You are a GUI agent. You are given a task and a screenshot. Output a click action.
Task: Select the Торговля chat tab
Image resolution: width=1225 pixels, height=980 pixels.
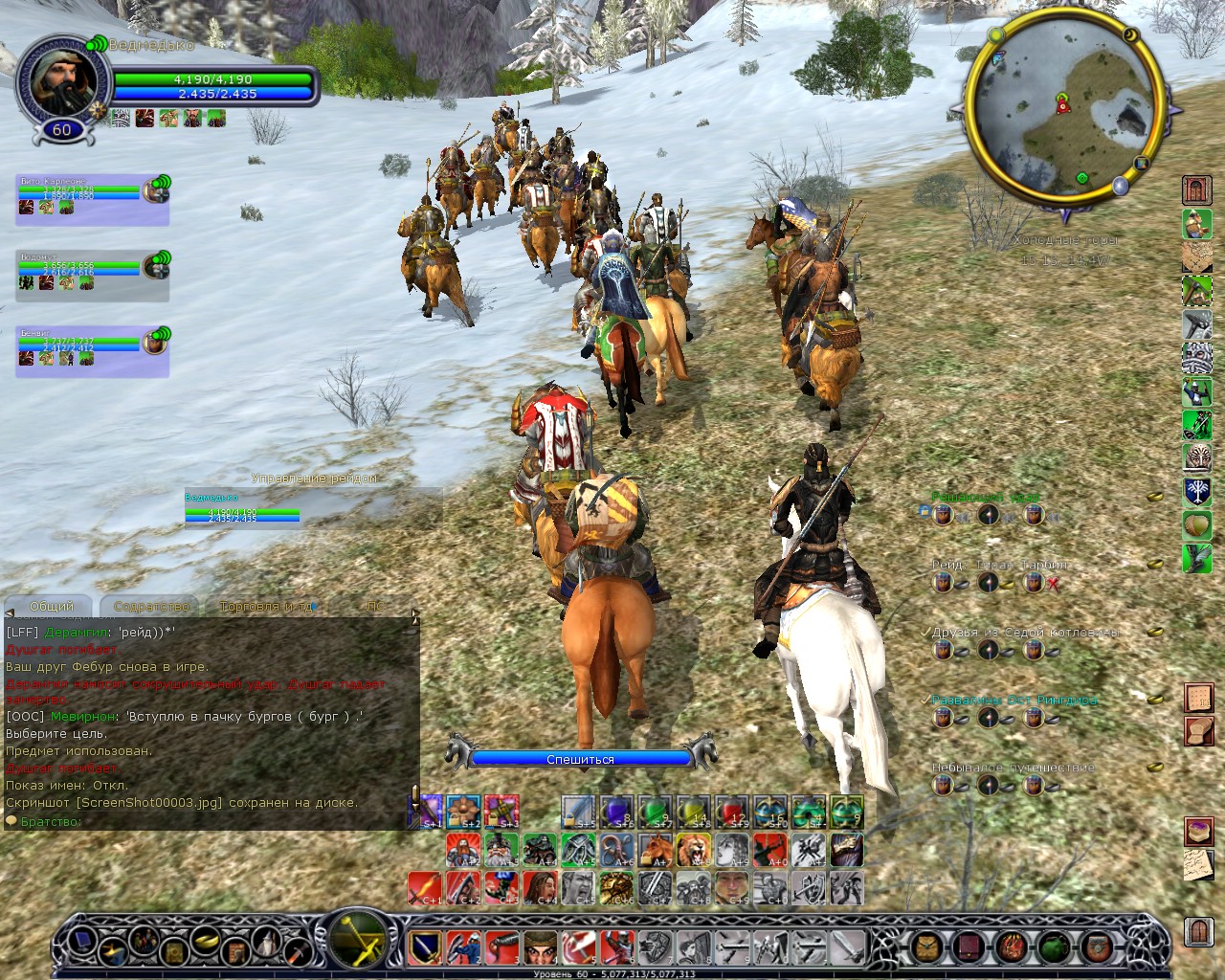tap(265, 606)
